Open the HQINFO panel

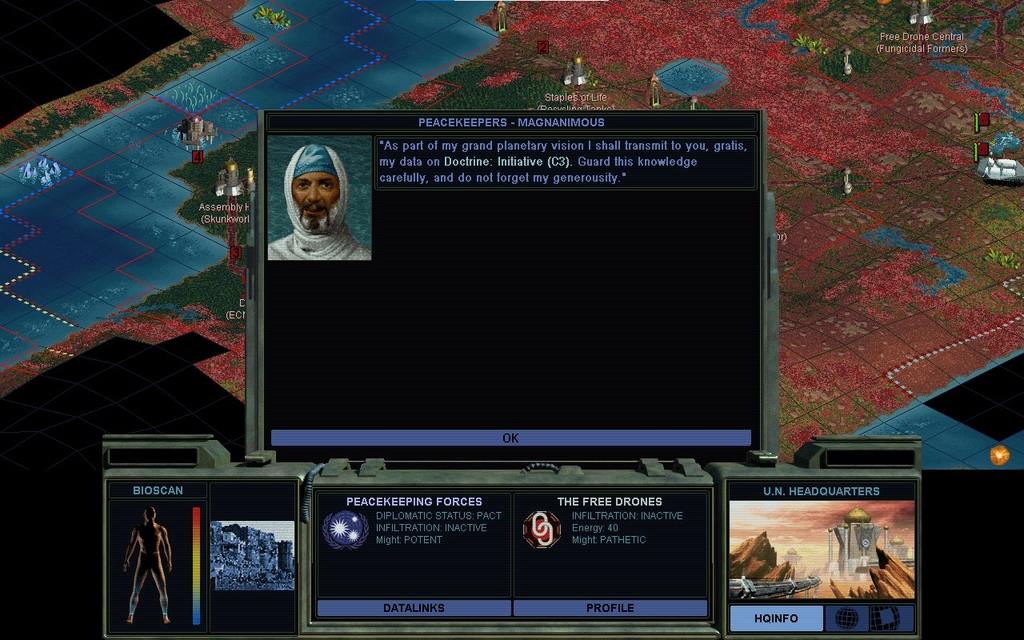click(x=776, y=618)
